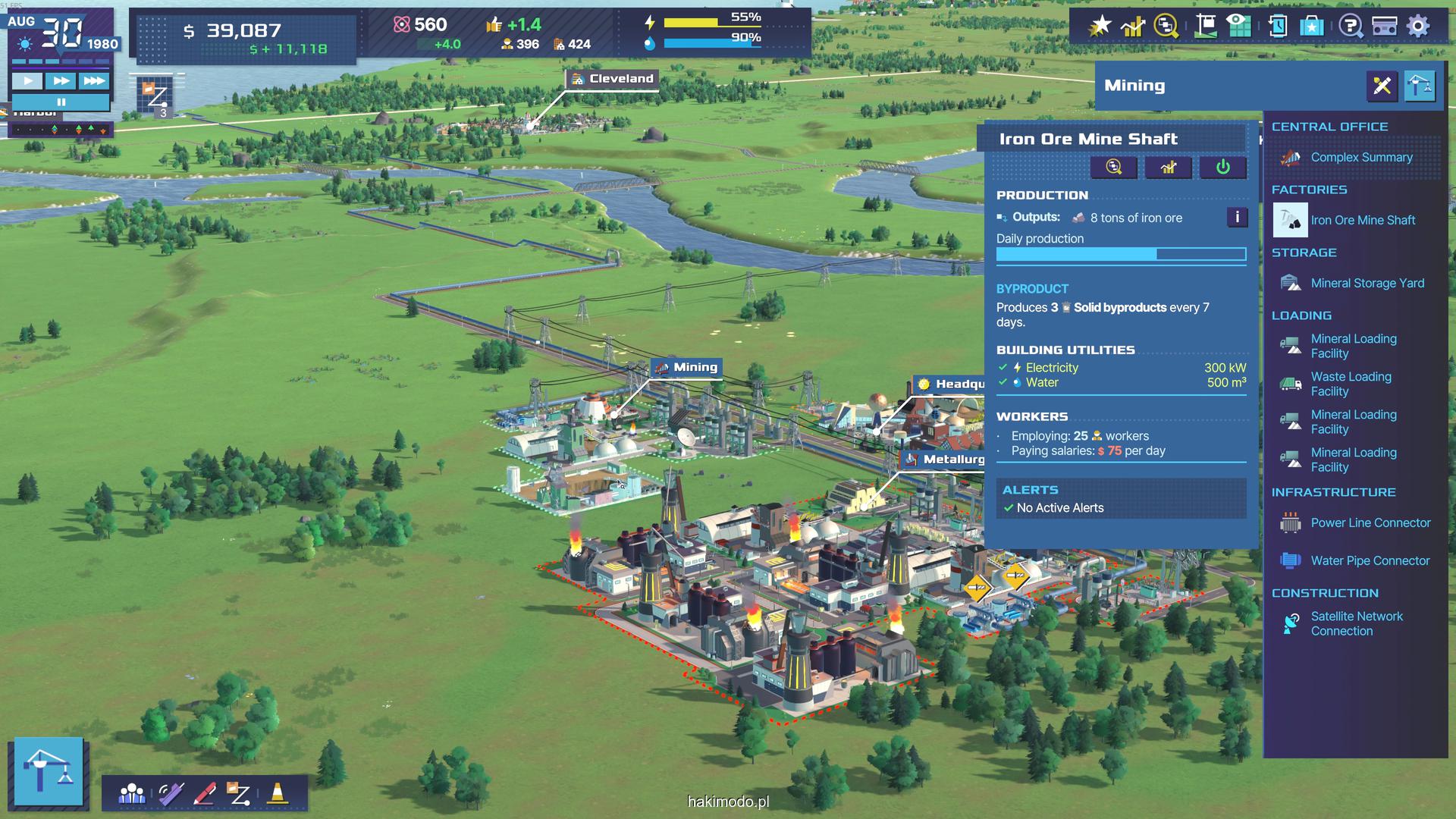Open the large crane build menu button
Screen dimensions: 1456x819
[49, 770]
